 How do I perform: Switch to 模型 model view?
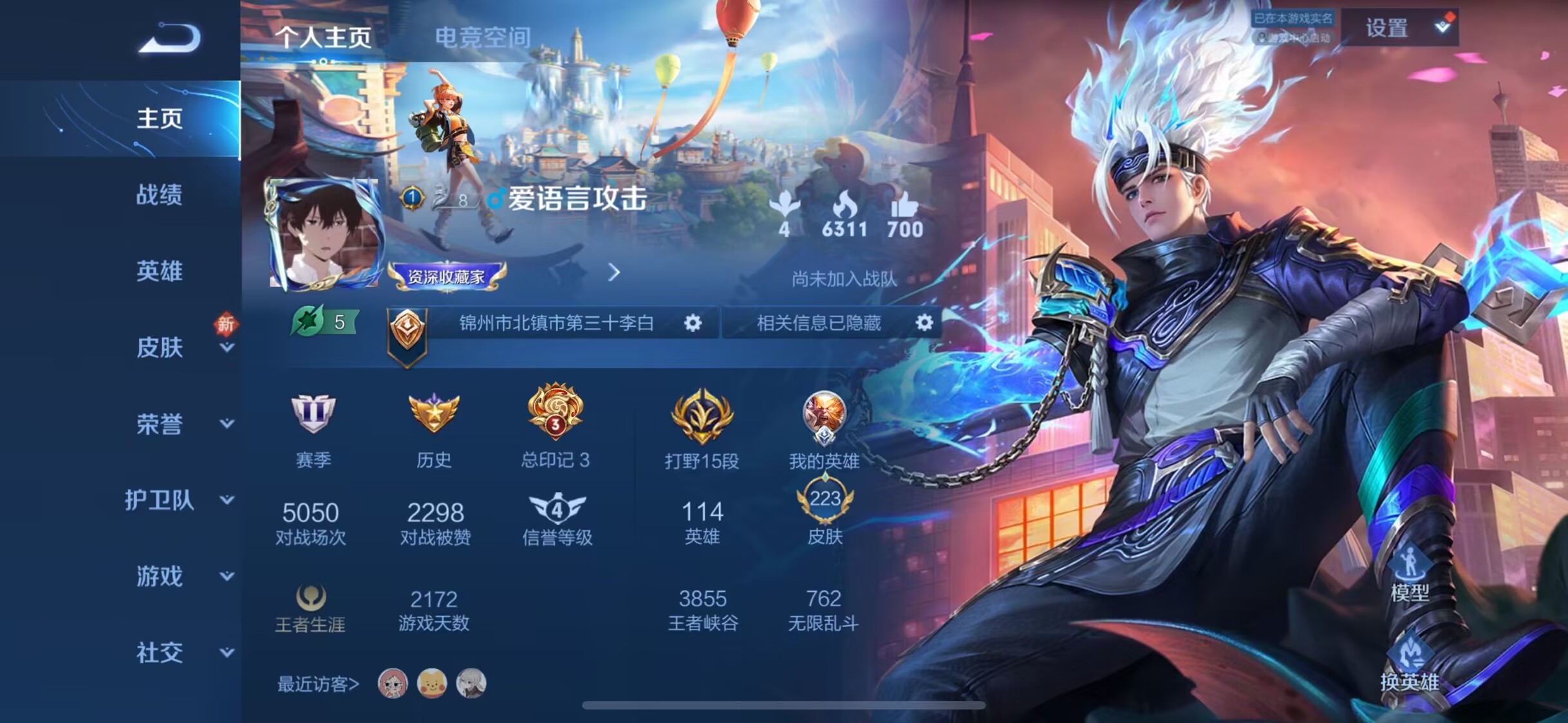pyautogui.click(x=1410, y=576)
